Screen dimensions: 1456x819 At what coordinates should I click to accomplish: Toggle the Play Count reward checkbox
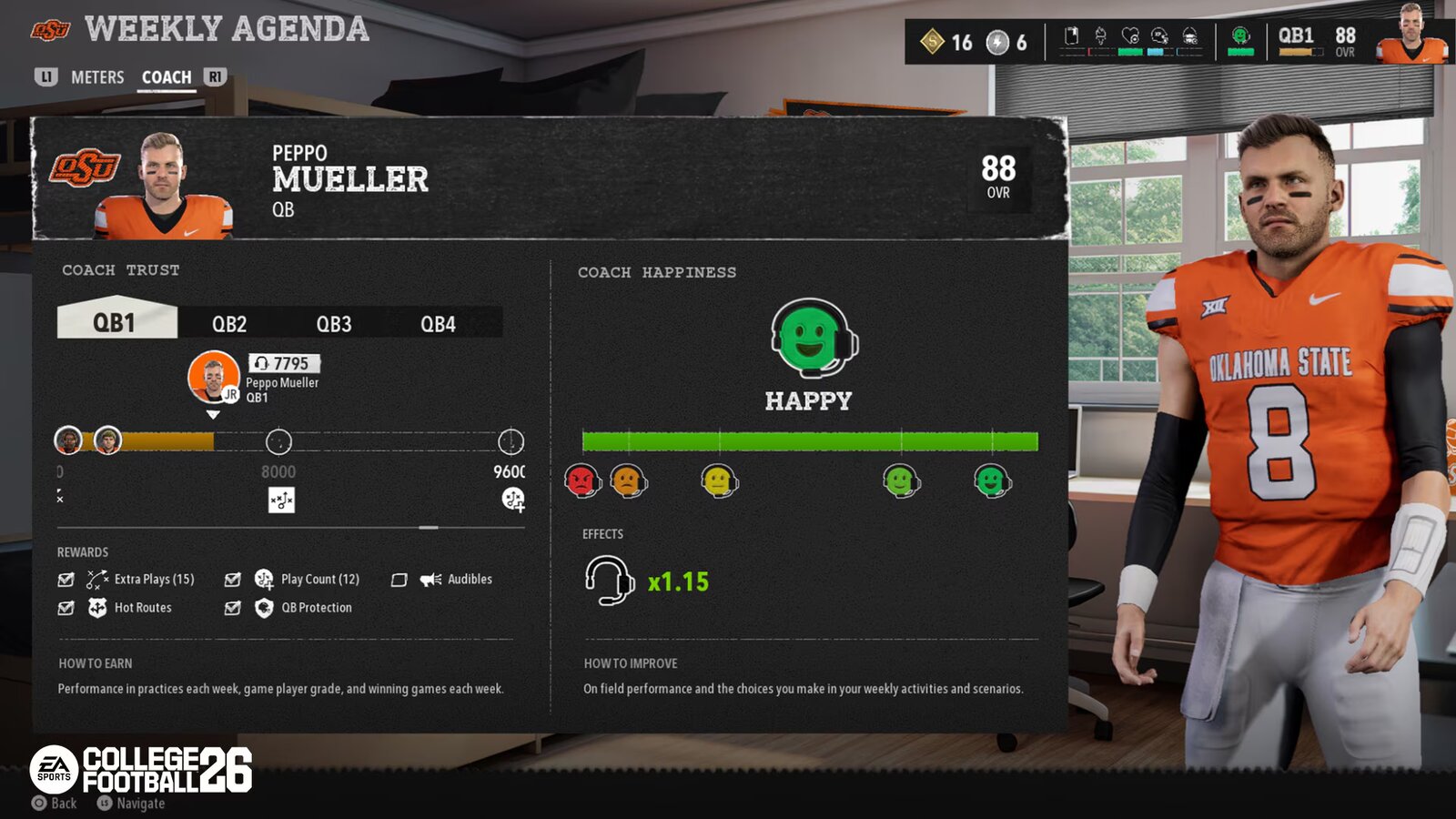point(232,580)
